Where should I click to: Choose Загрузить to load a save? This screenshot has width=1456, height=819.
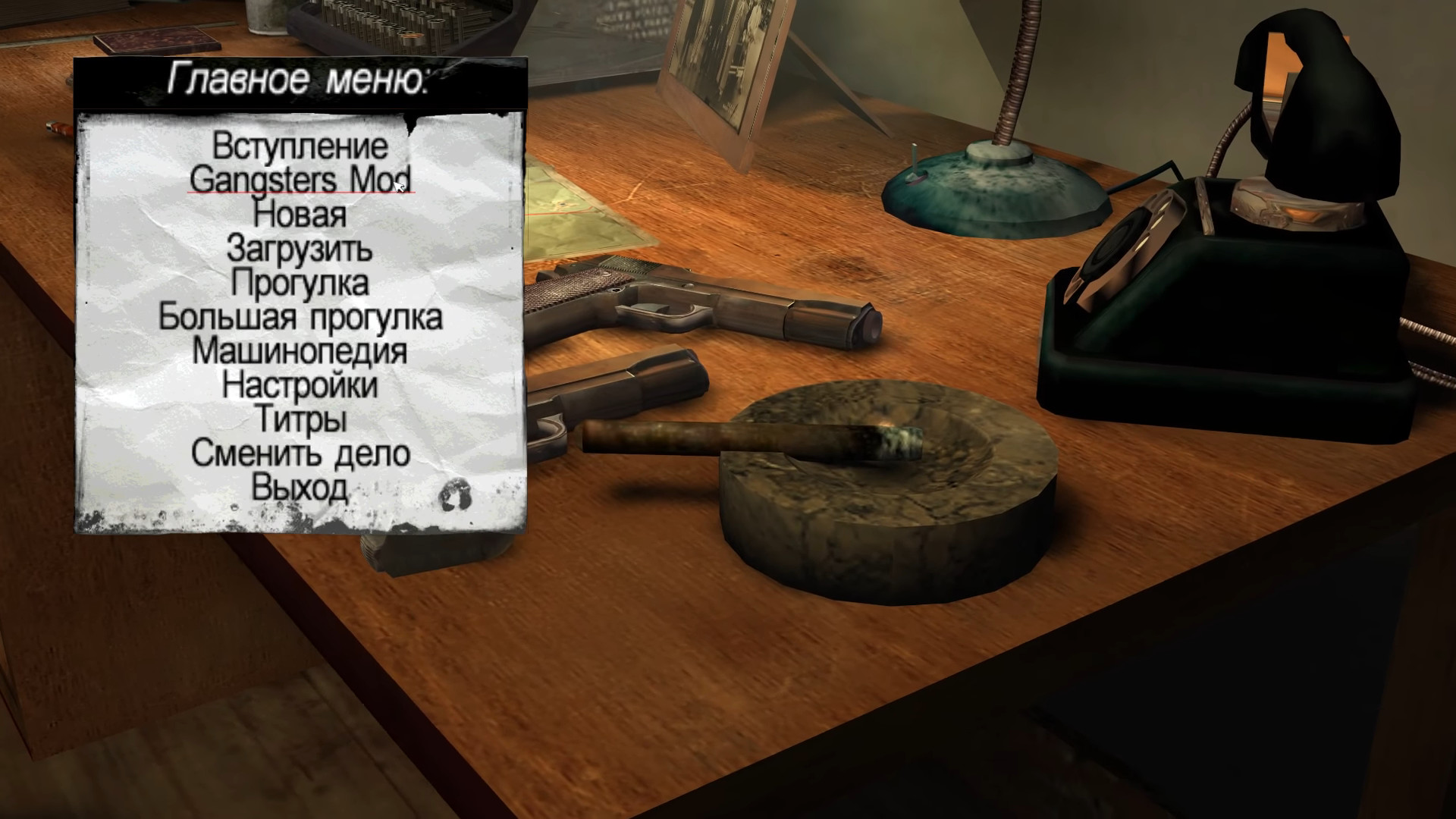coord(300,248)
